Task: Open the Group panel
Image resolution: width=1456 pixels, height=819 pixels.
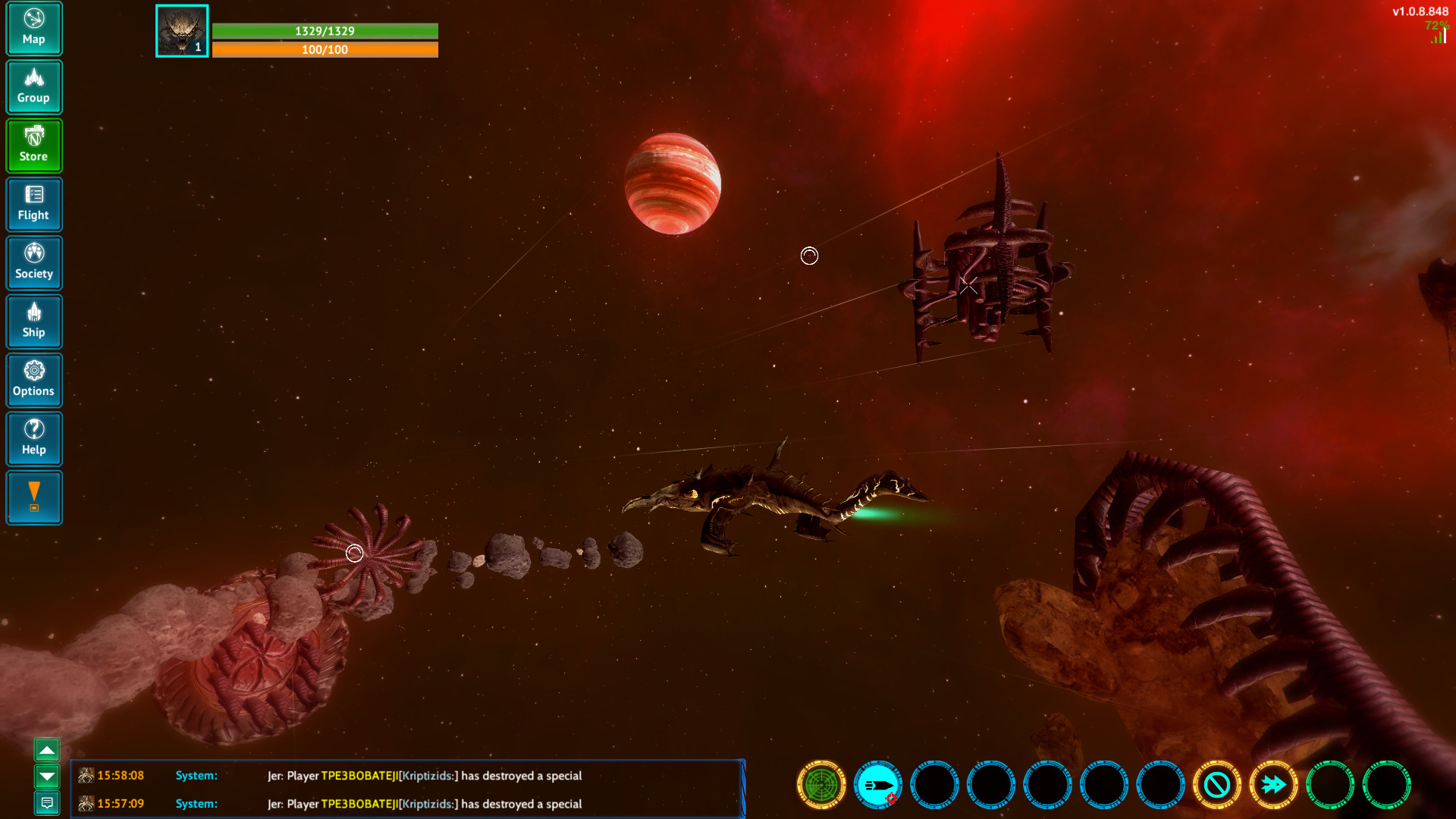Action: coord(33,86)
